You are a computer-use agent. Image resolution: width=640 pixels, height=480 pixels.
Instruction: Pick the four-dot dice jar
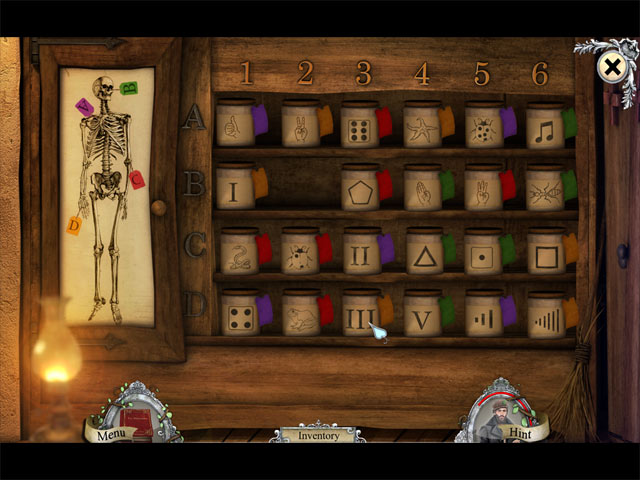click(238, 316)
